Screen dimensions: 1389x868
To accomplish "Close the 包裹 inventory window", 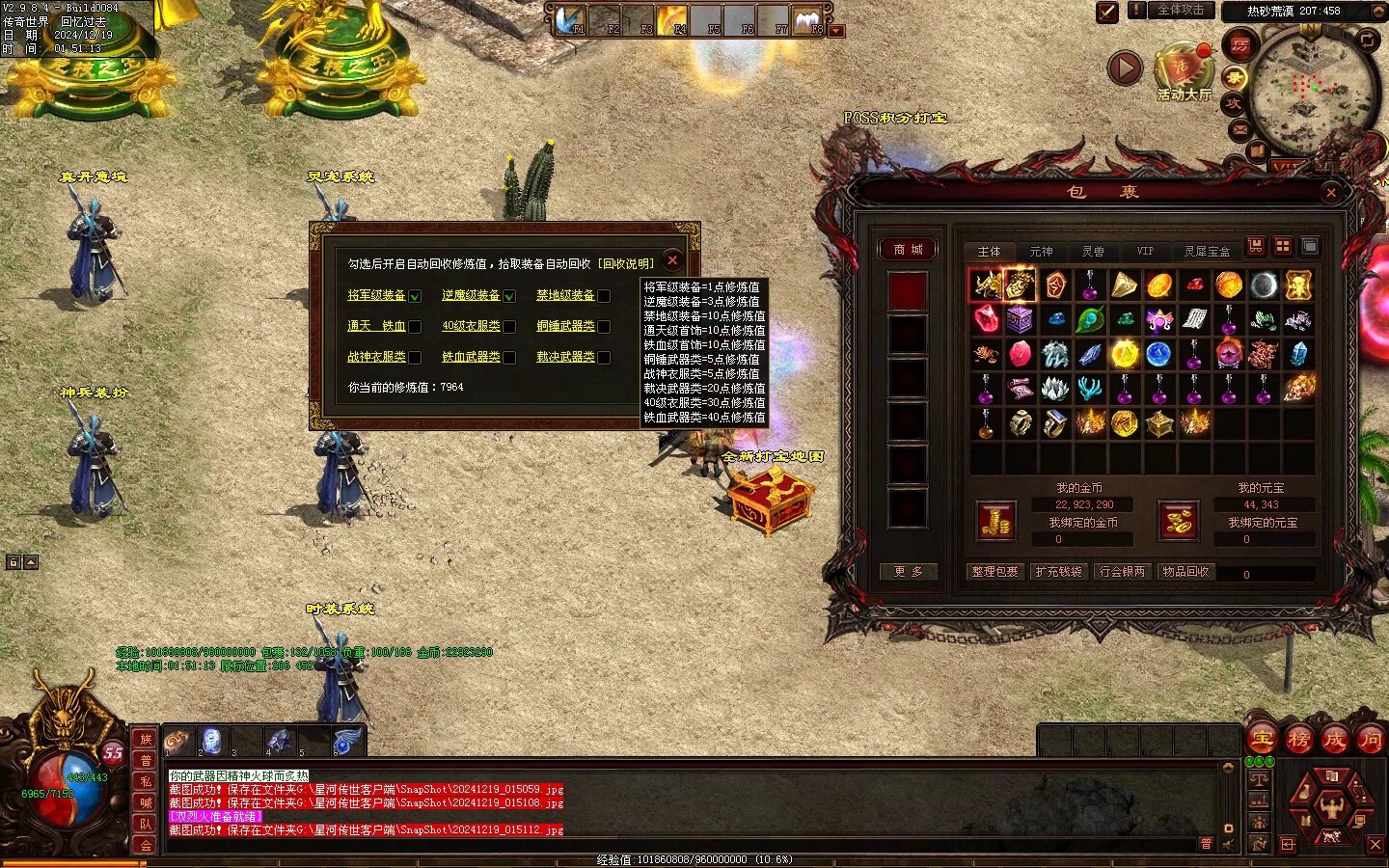I will pyautogui.click(x=1331, y=193).
